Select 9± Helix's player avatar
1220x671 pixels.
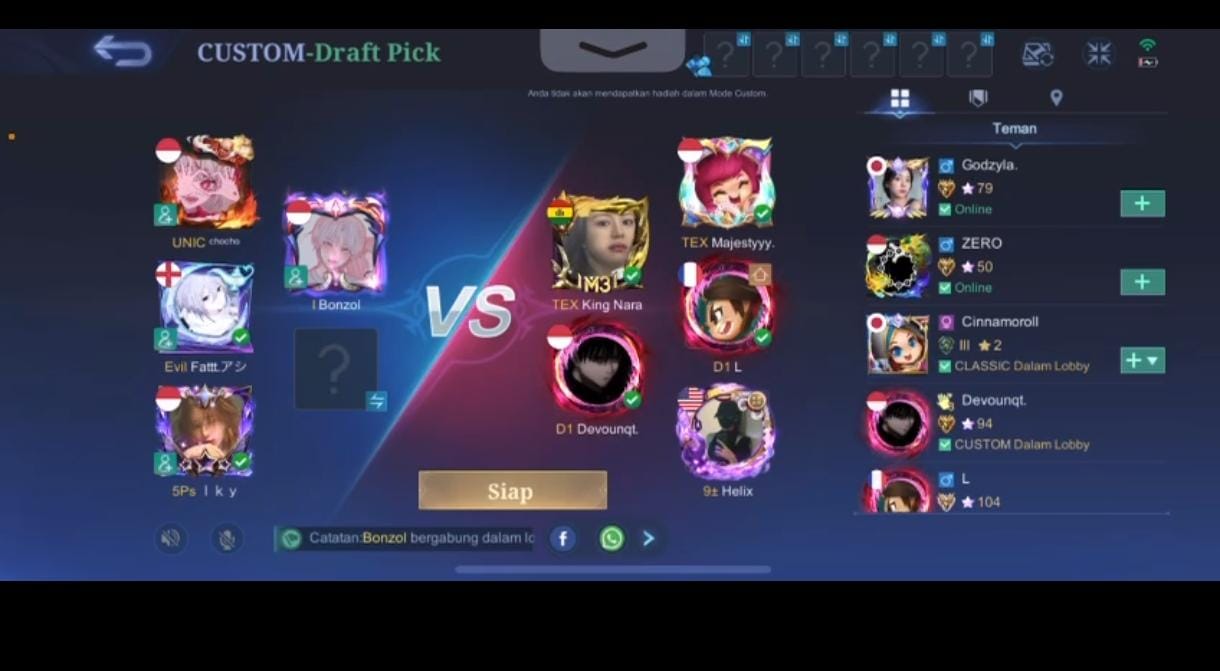click(726, 433)
